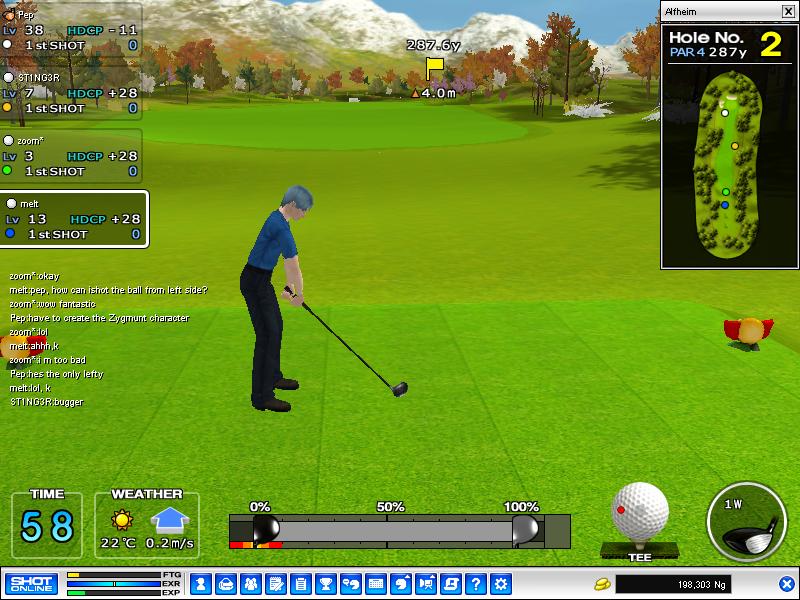Open the notepad with pencil icon
The width and height of the screenshot is (800, 600).
pyautogui.click(x=275, y=583)
